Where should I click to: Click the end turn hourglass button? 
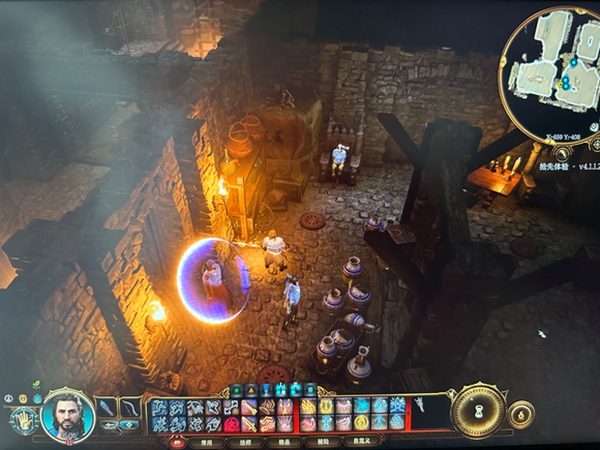coord(478,411)
